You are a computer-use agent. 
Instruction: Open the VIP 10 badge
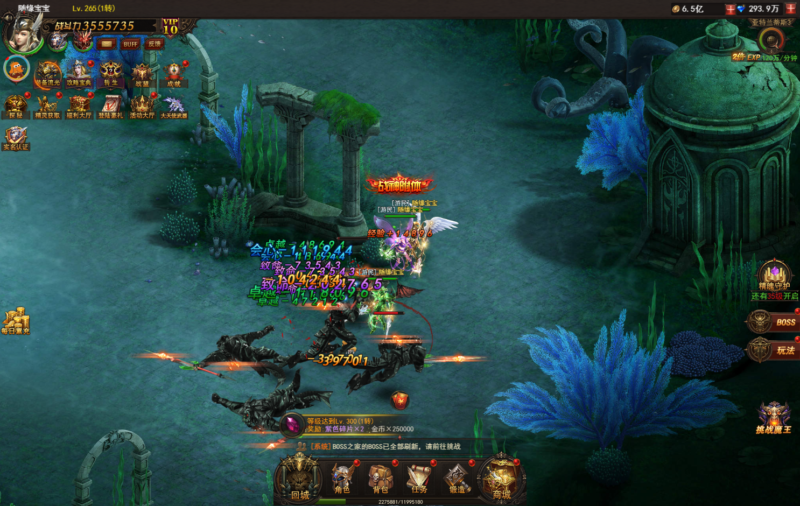[170, 26]
